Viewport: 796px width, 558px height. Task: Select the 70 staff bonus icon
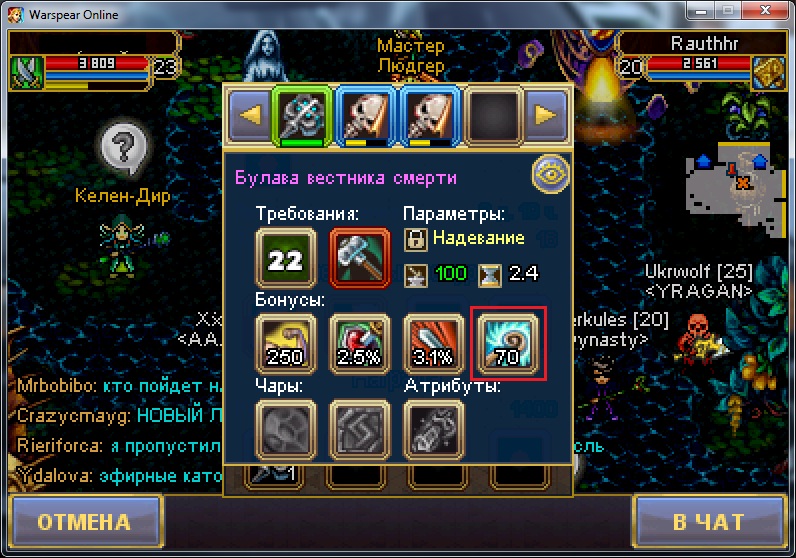click(509, 344)
